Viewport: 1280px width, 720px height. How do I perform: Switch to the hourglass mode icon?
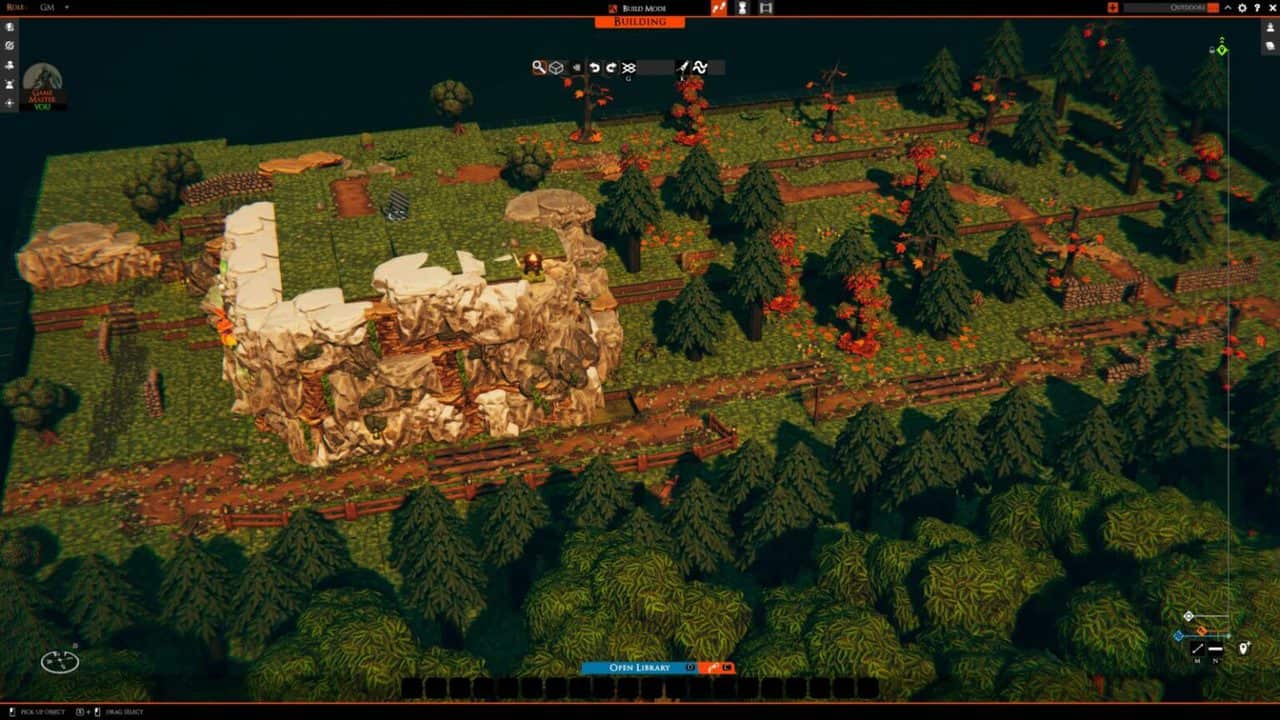click(742, 7)
